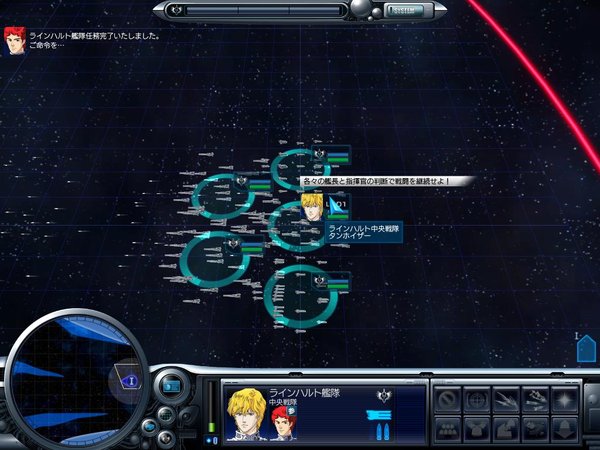Activate the missile barrage command icon
The image size is (600, 450).
pos(507,400)
